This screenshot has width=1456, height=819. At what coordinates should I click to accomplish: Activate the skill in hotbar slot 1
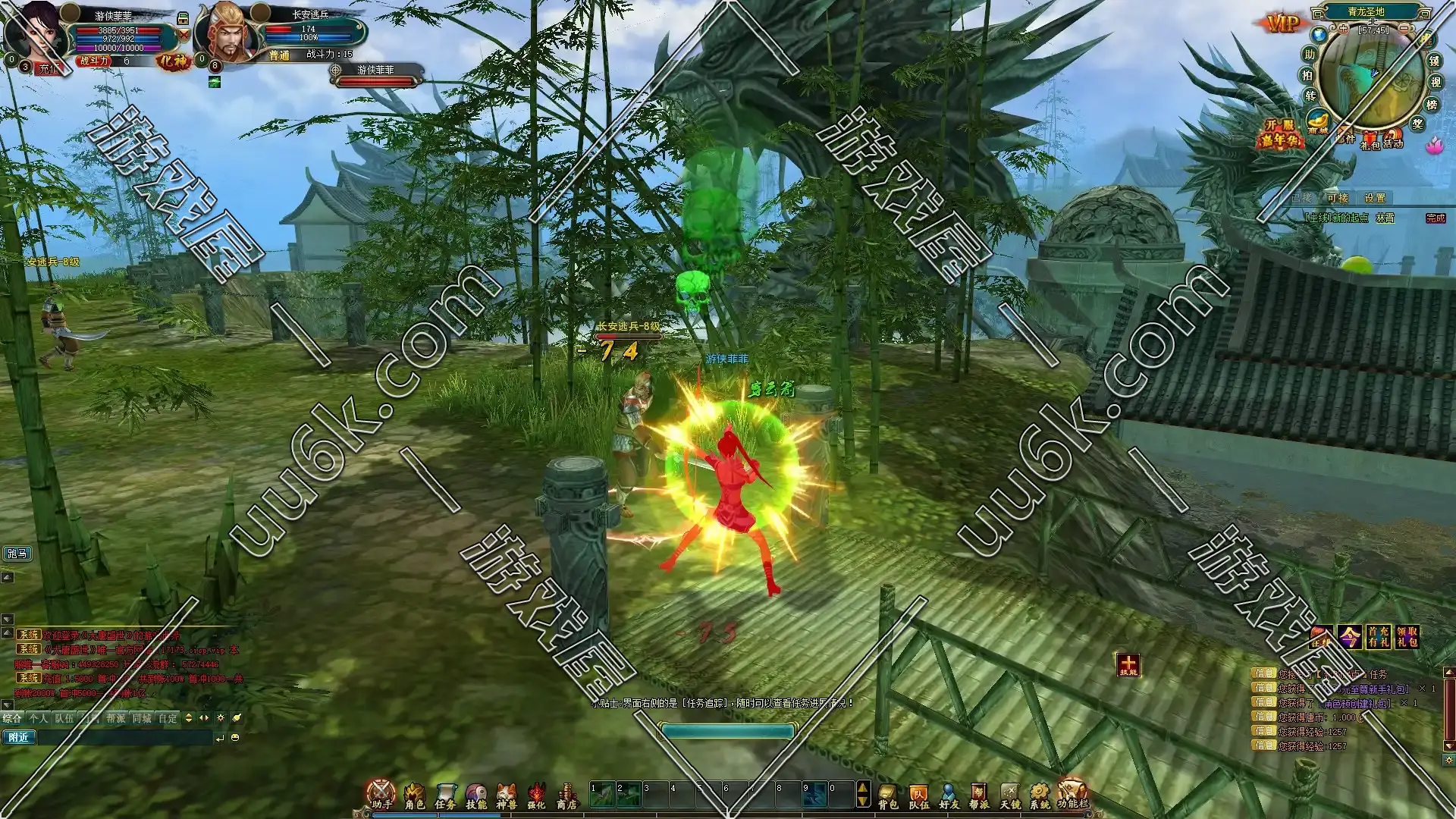tap(602, 795)
